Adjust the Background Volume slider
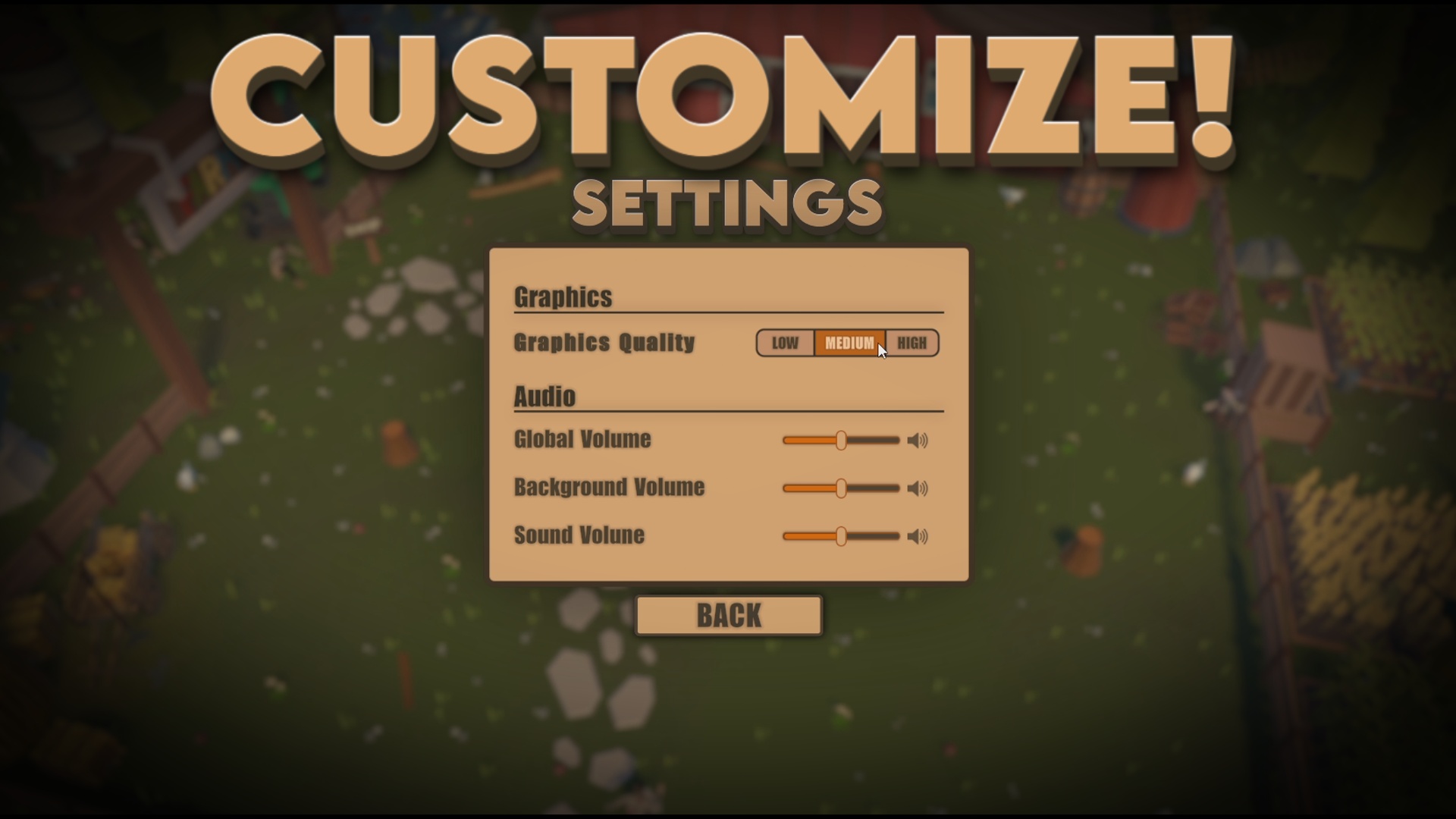Screen dimensions: 1456x819 pos(842,488)
